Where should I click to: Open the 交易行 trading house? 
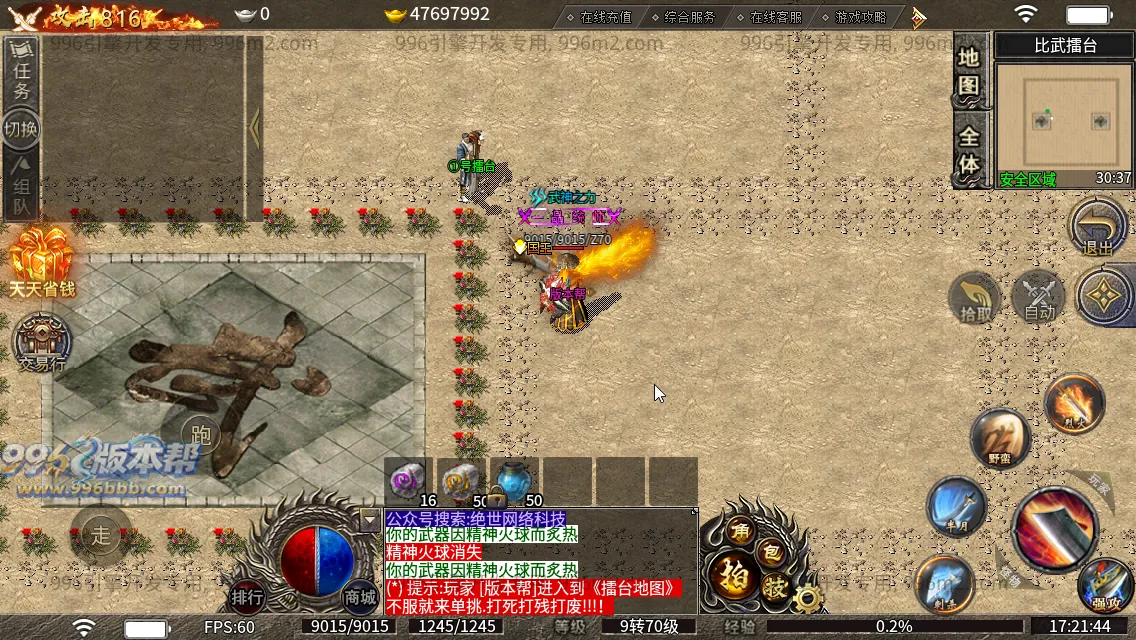[x=42, y=343]
